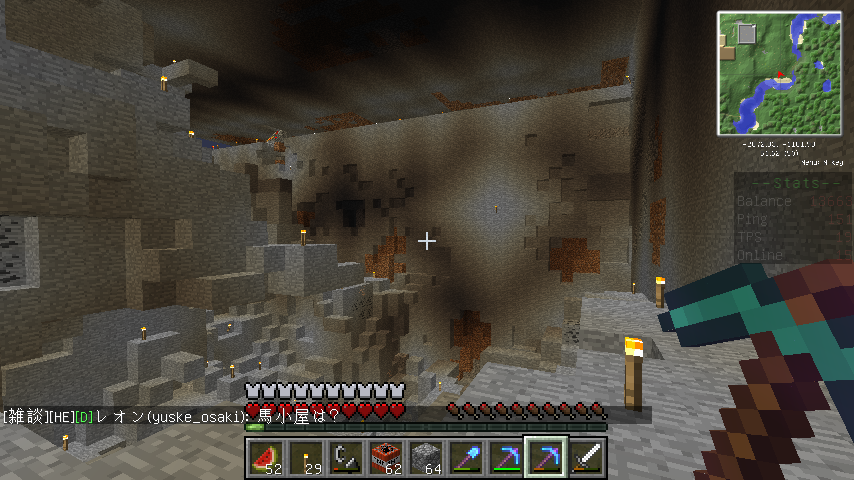The height and width of the screenshot is (480, 854).
Task: Click the minimap in the corner
Action: click(778, 73)
